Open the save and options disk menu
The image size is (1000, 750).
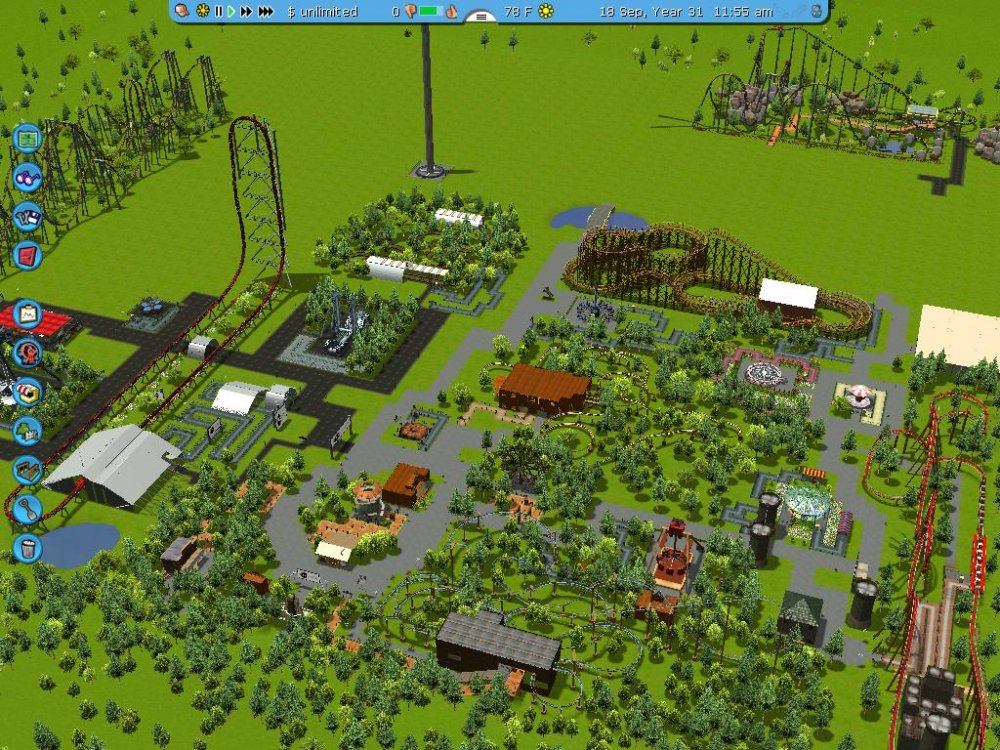tap(27, 216)
